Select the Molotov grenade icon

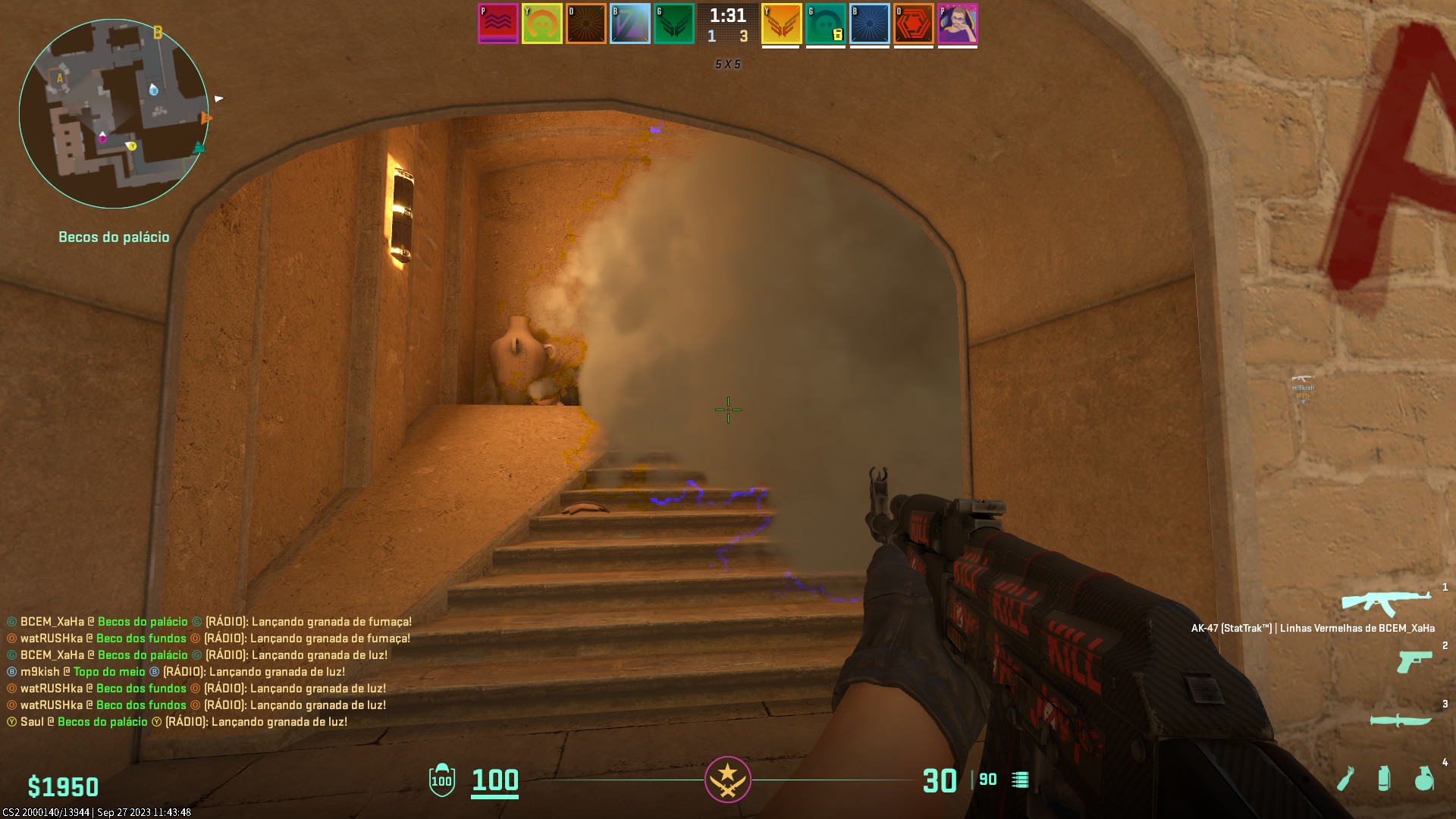[1347, 778]
